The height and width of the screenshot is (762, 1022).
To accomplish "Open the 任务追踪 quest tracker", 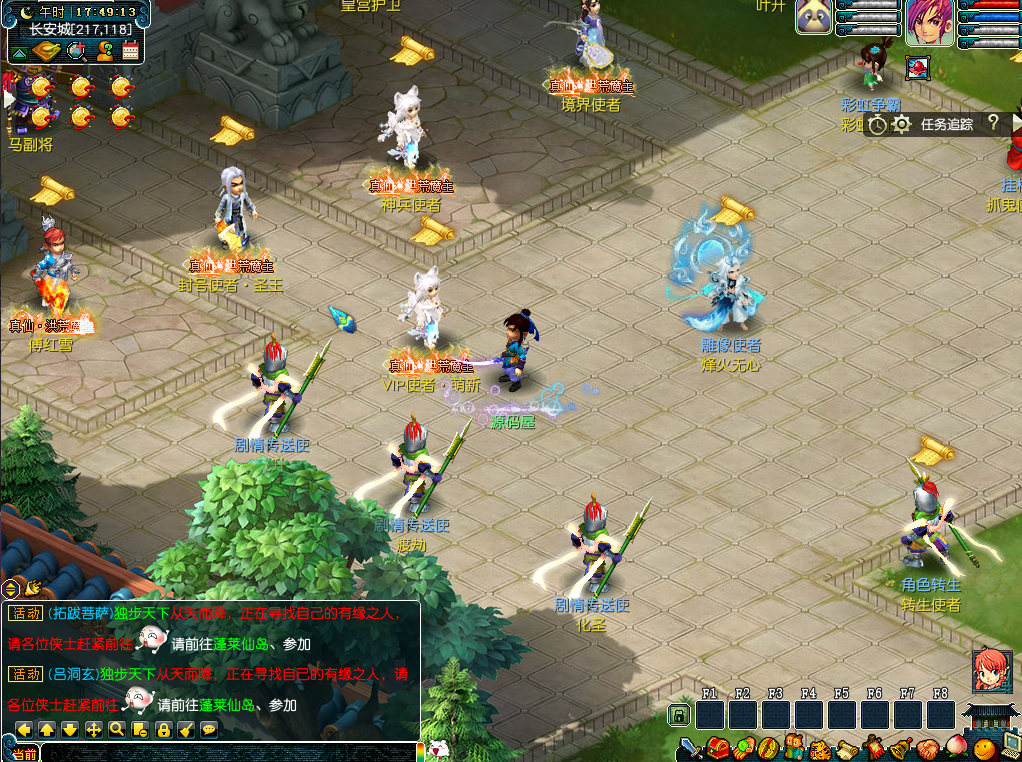I will [946, 124].
